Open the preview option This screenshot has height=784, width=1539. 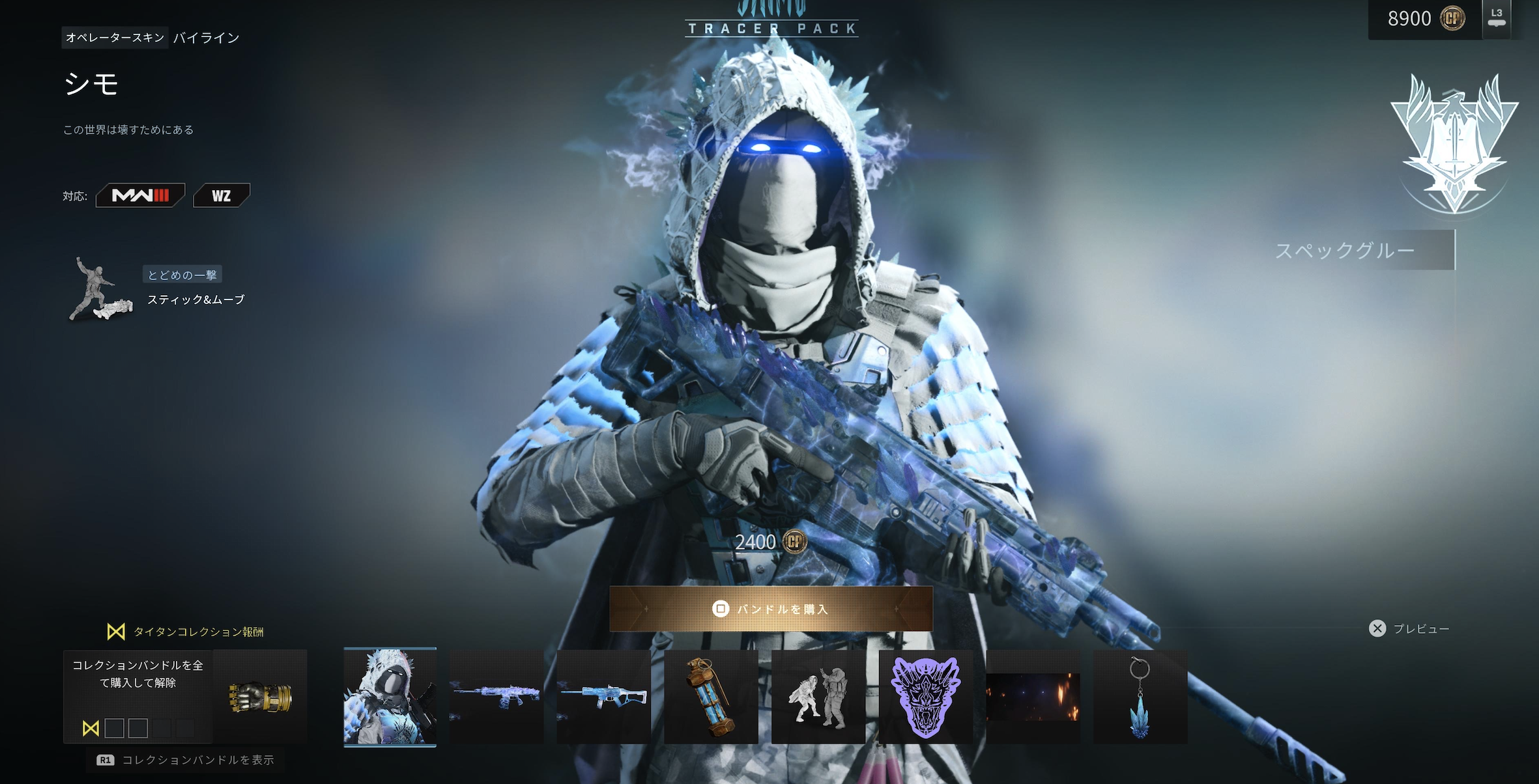click(x=1410, y=628)
